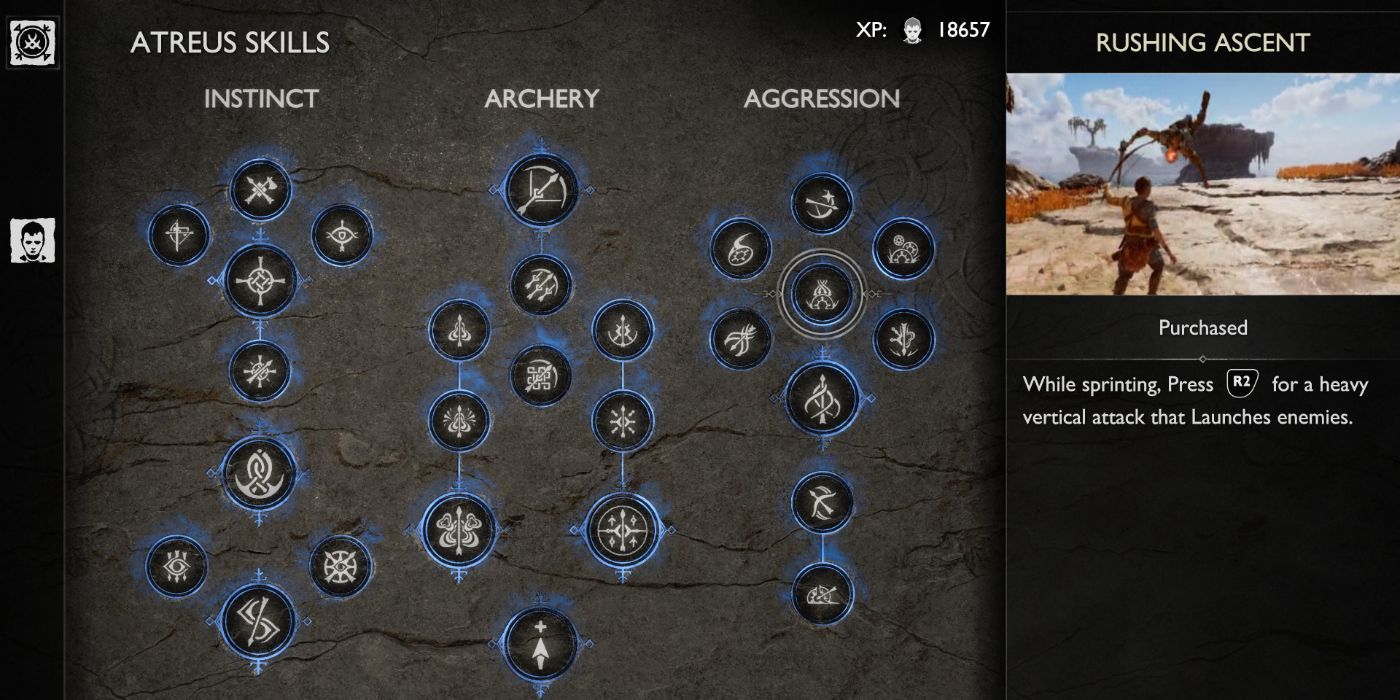The height and width of the screenshot is (700, 1400).
Task: Choose the large bow-and-arrow Archery skill
Action: [x=540, y=188]
